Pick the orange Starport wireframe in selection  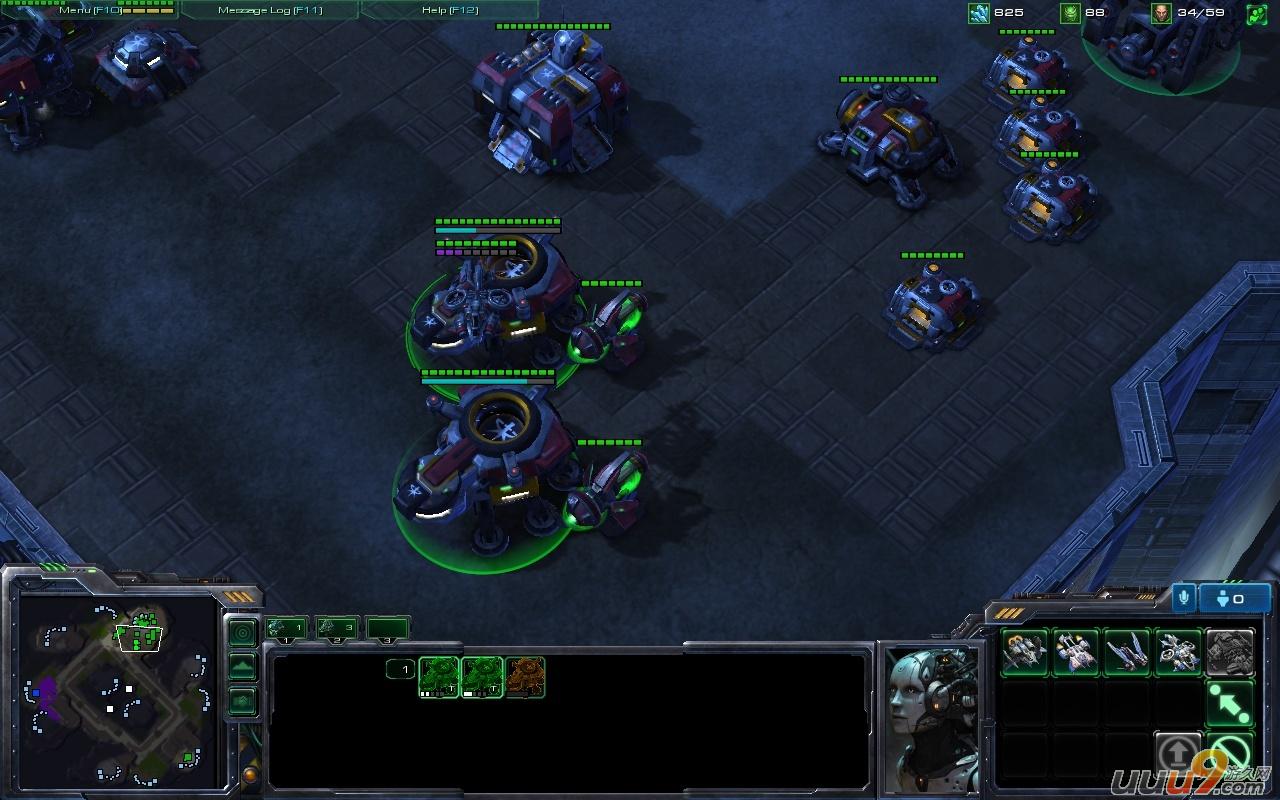point(525,677)
